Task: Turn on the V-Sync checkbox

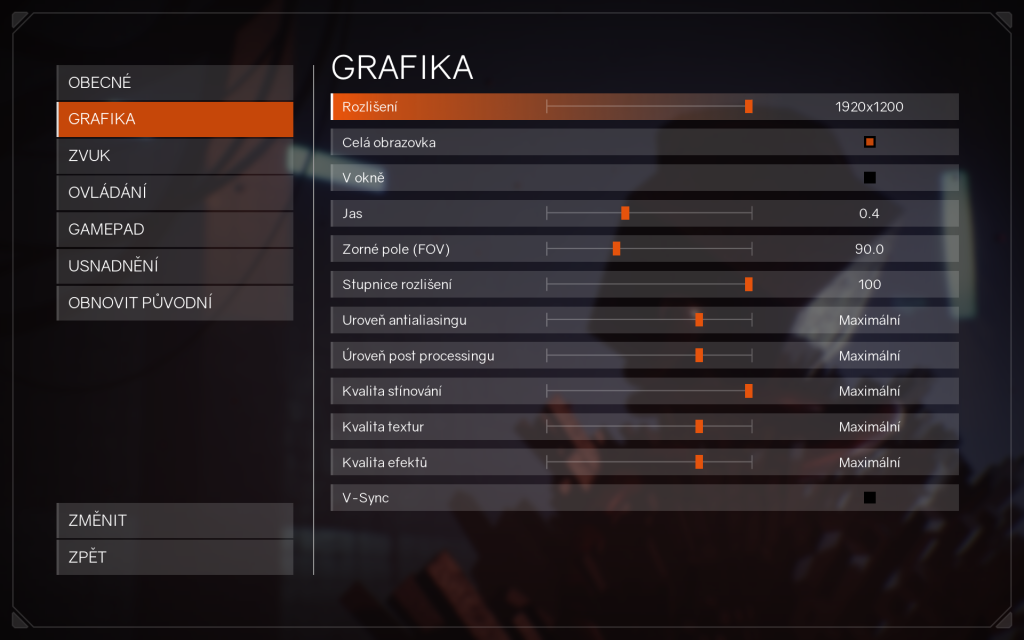Action: [x=869, y=497]
